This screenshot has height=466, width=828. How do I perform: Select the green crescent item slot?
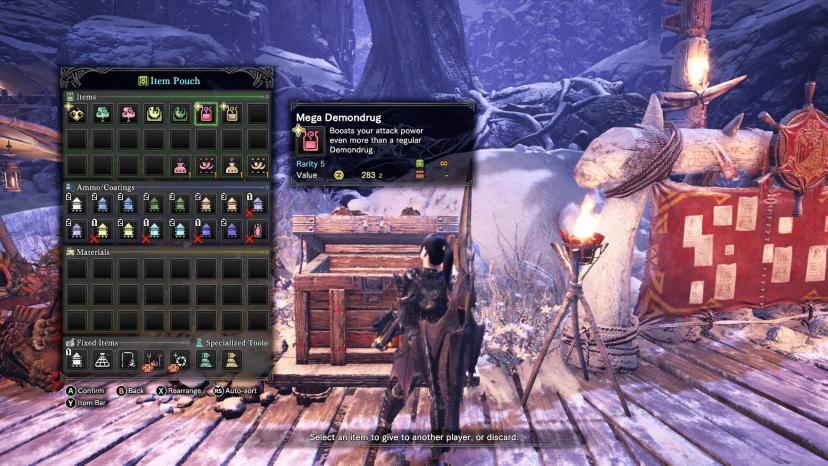pyautogui.click(x=180, y=114)
